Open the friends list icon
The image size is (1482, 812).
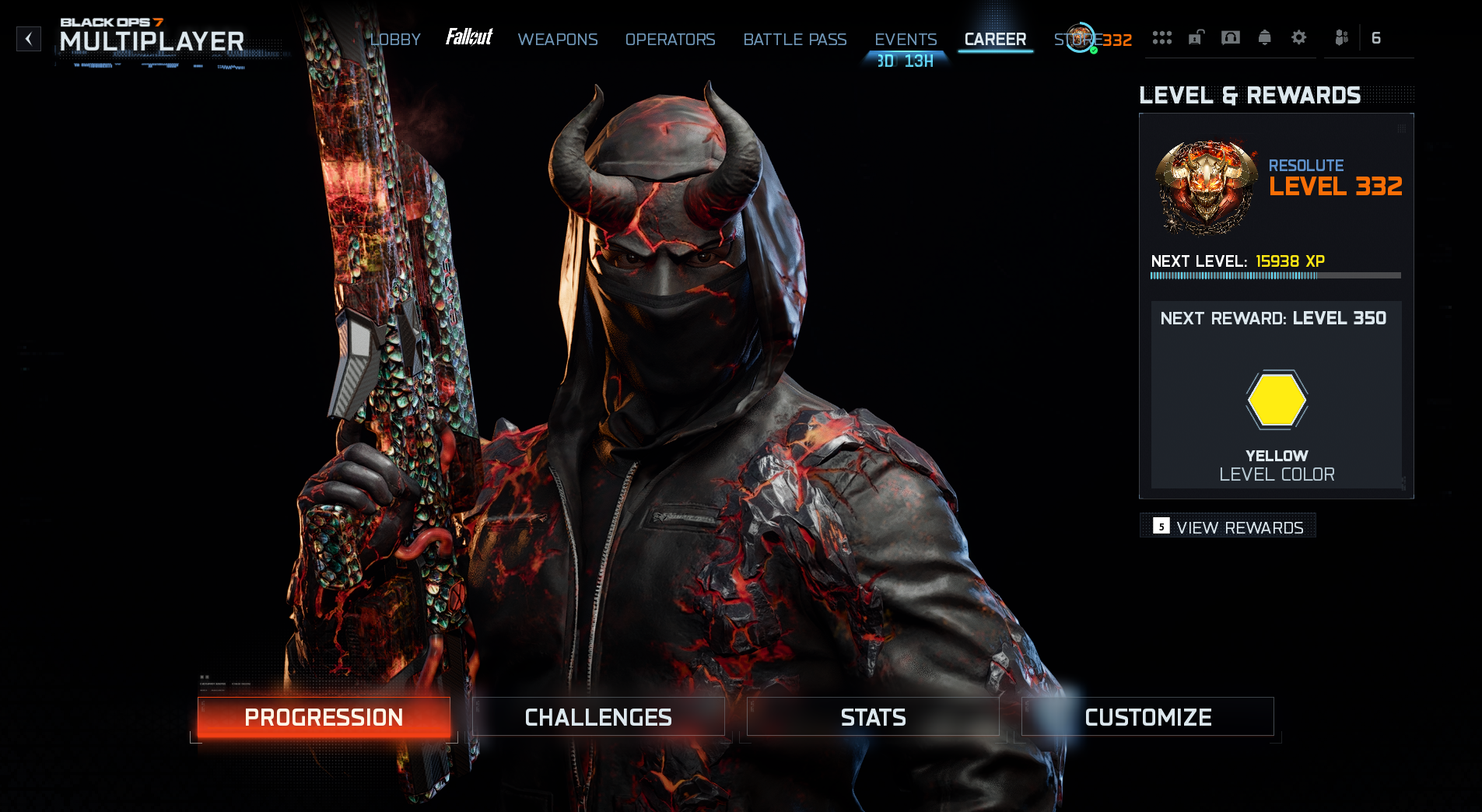coord(1342,38)
